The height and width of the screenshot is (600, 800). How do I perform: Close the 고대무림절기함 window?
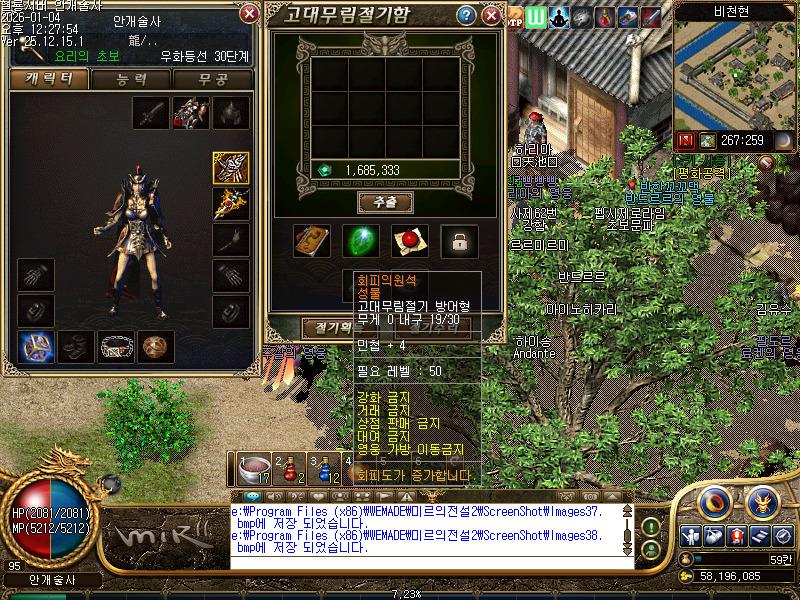tap(491, 16)
